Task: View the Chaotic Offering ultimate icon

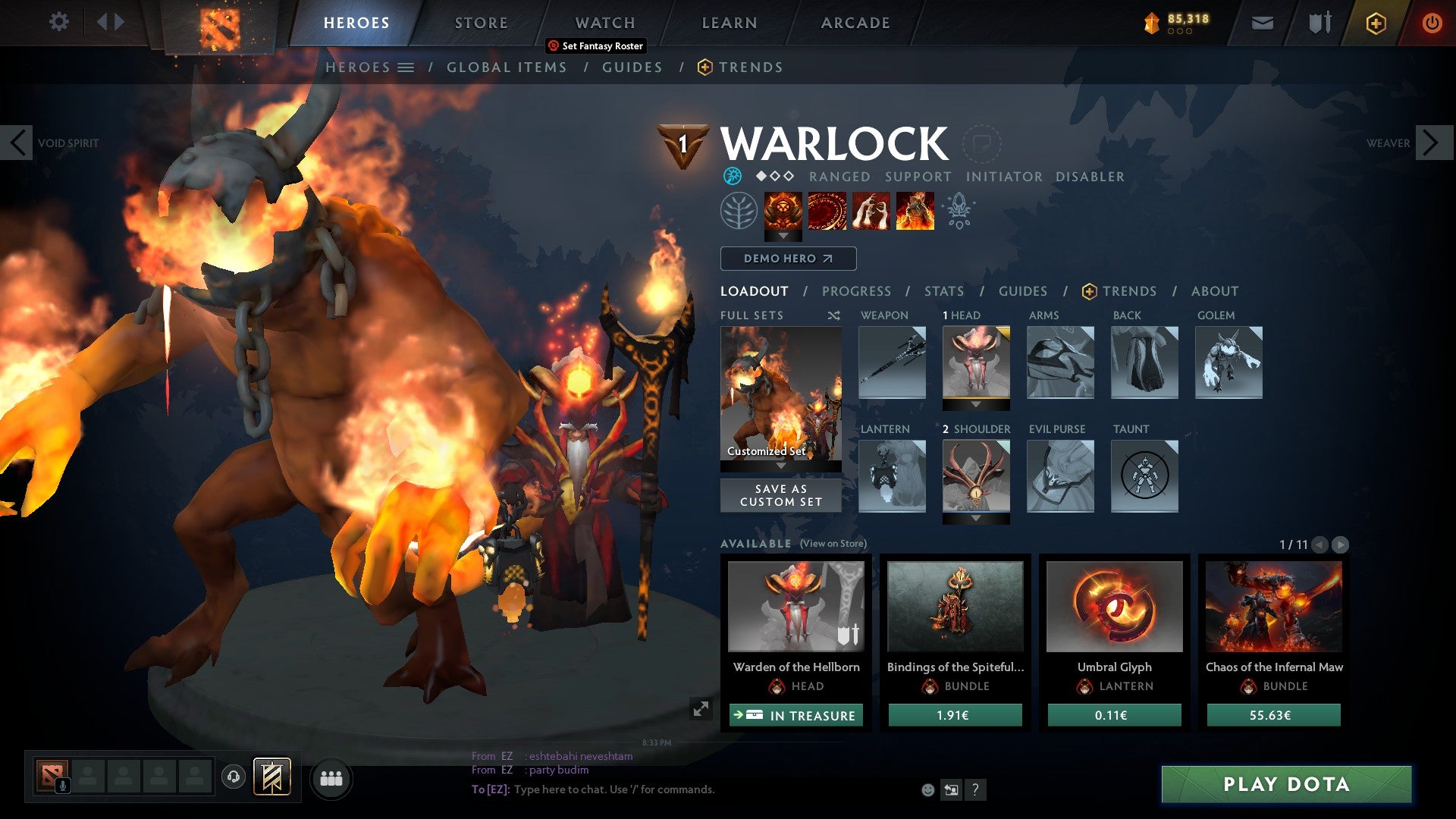Action: tap(915, 214)
